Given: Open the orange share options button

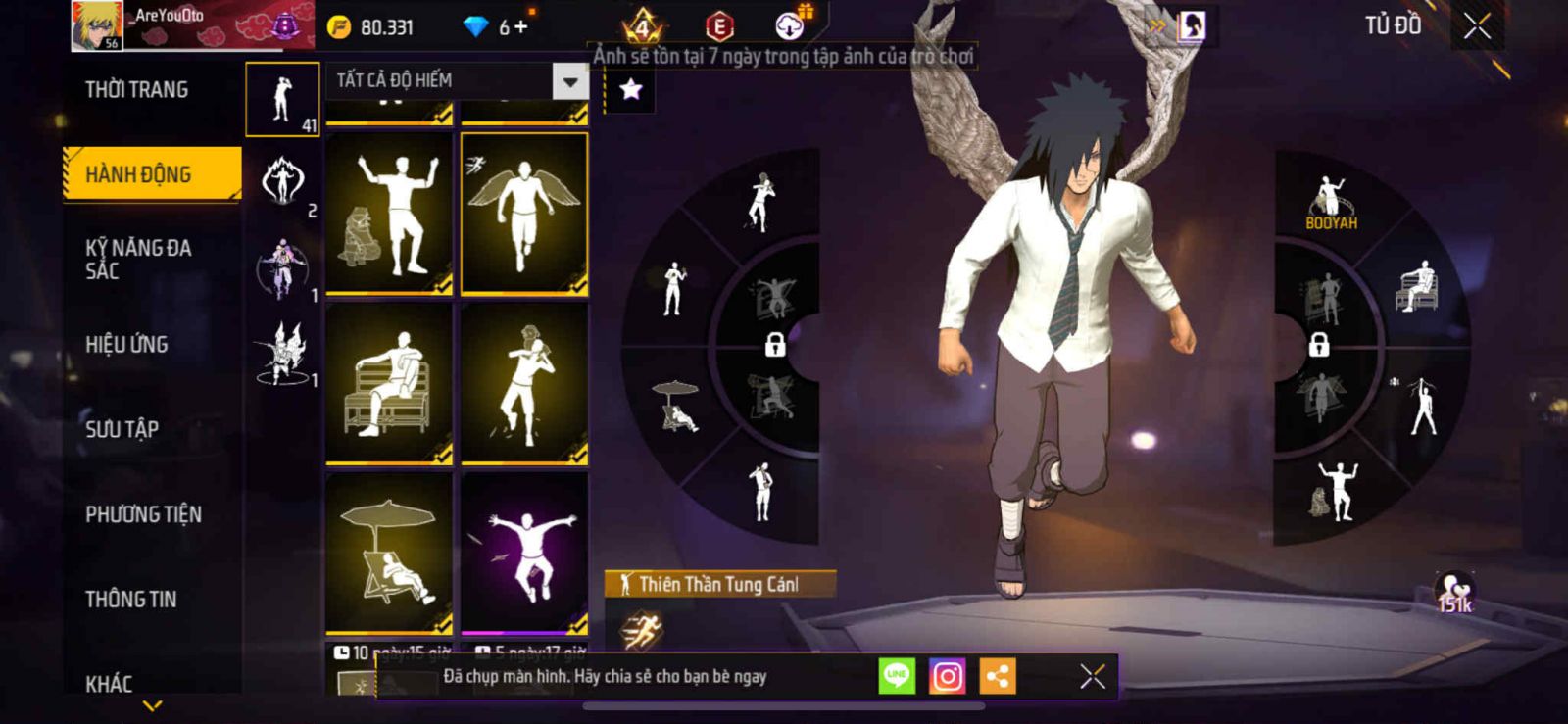Looking at the screenshot, I should click(998, 676).
